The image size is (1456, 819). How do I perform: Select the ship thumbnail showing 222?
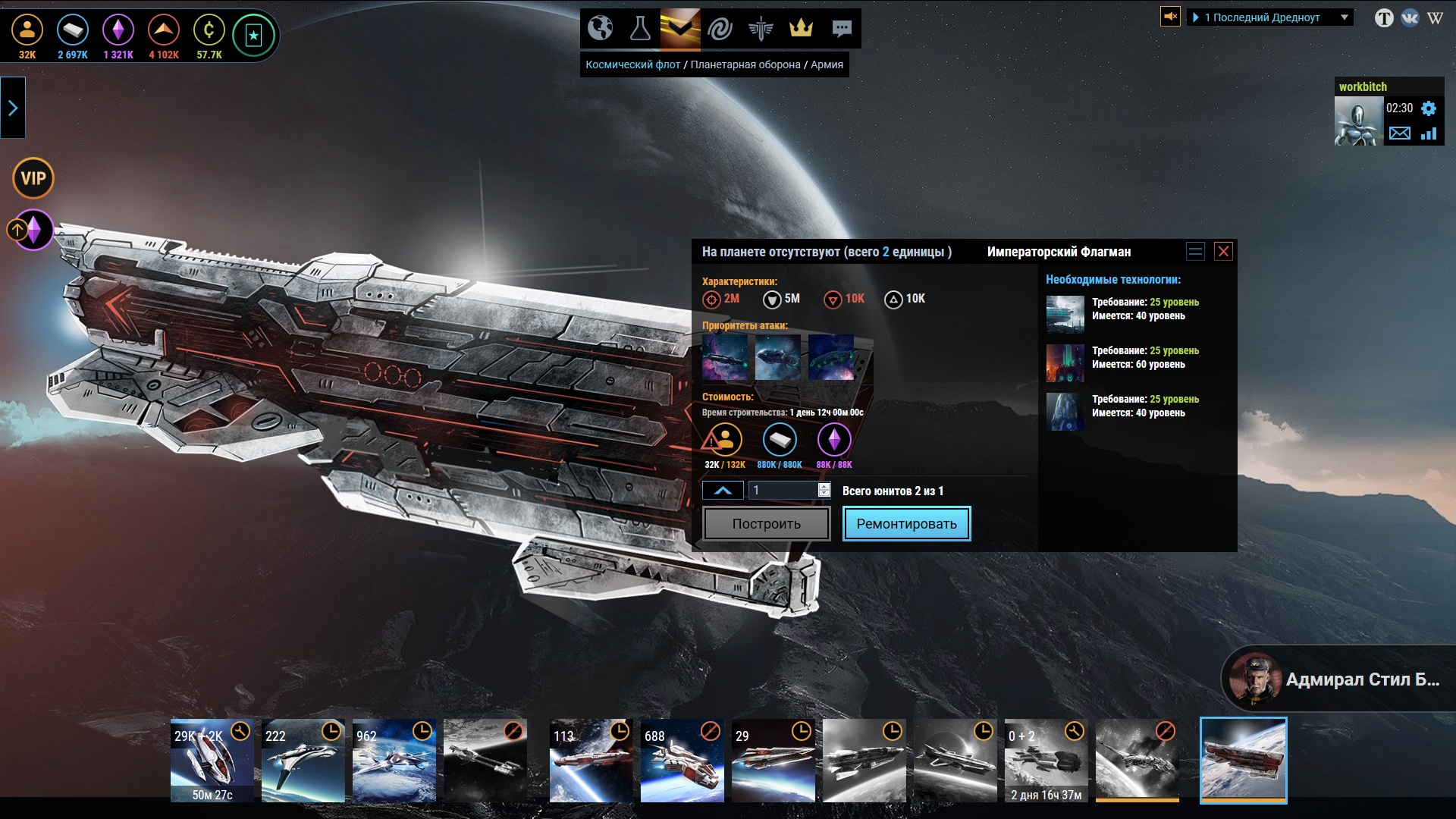[x=303, y=761]
